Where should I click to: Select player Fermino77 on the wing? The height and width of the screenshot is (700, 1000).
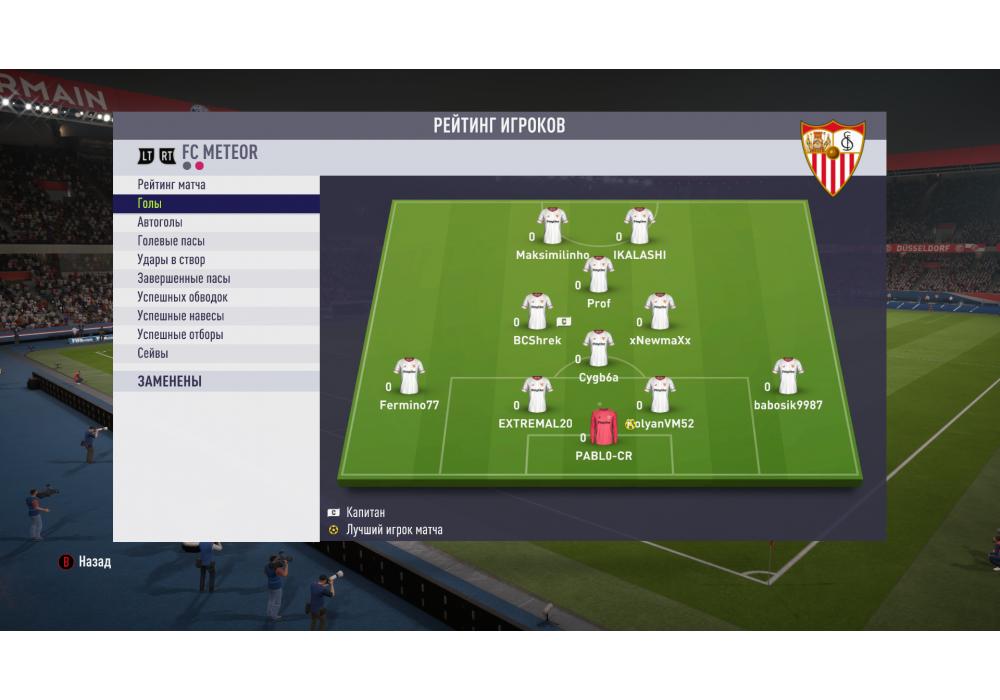[409, 376]
